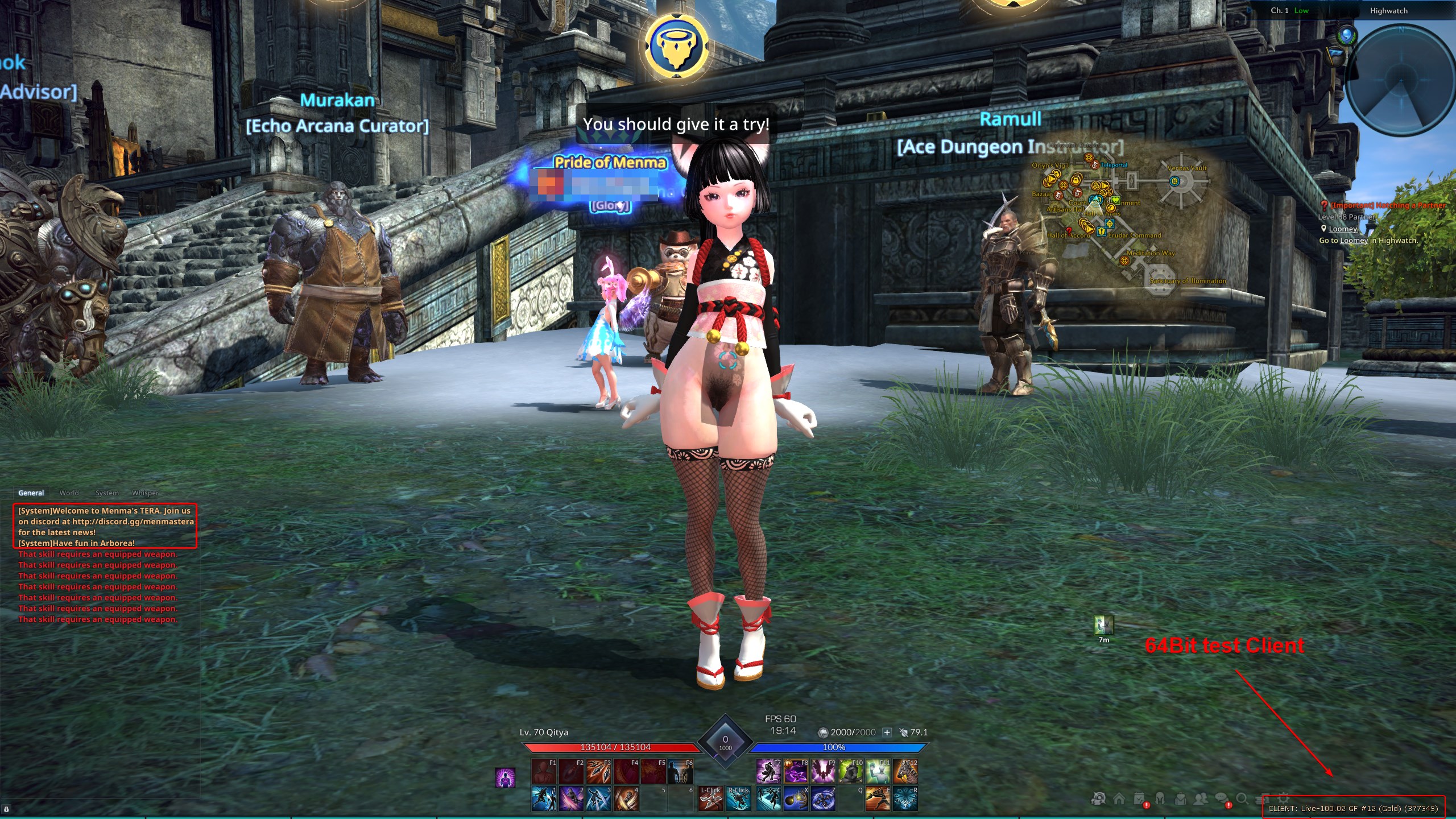
Task: Open the chat bubble icon with red alert
Action: pos(1221,799)
